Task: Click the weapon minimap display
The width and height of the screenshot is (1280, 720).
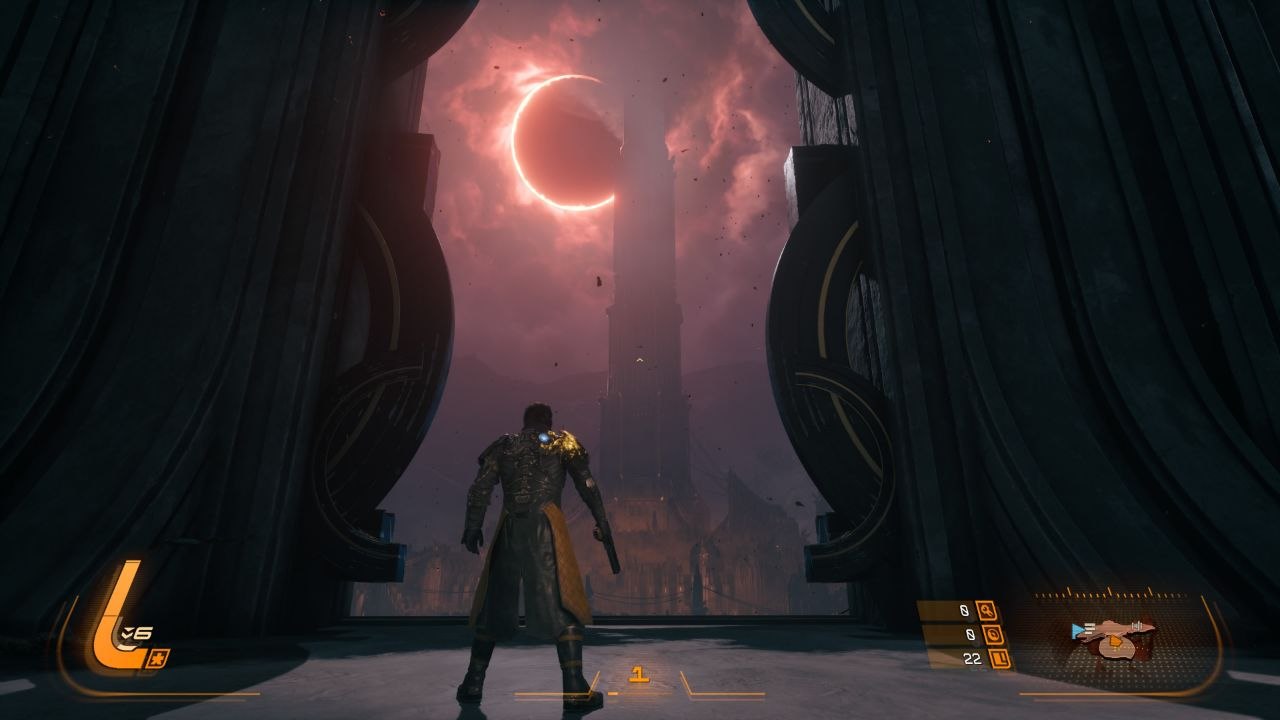Action: [x=1113, y=635]
